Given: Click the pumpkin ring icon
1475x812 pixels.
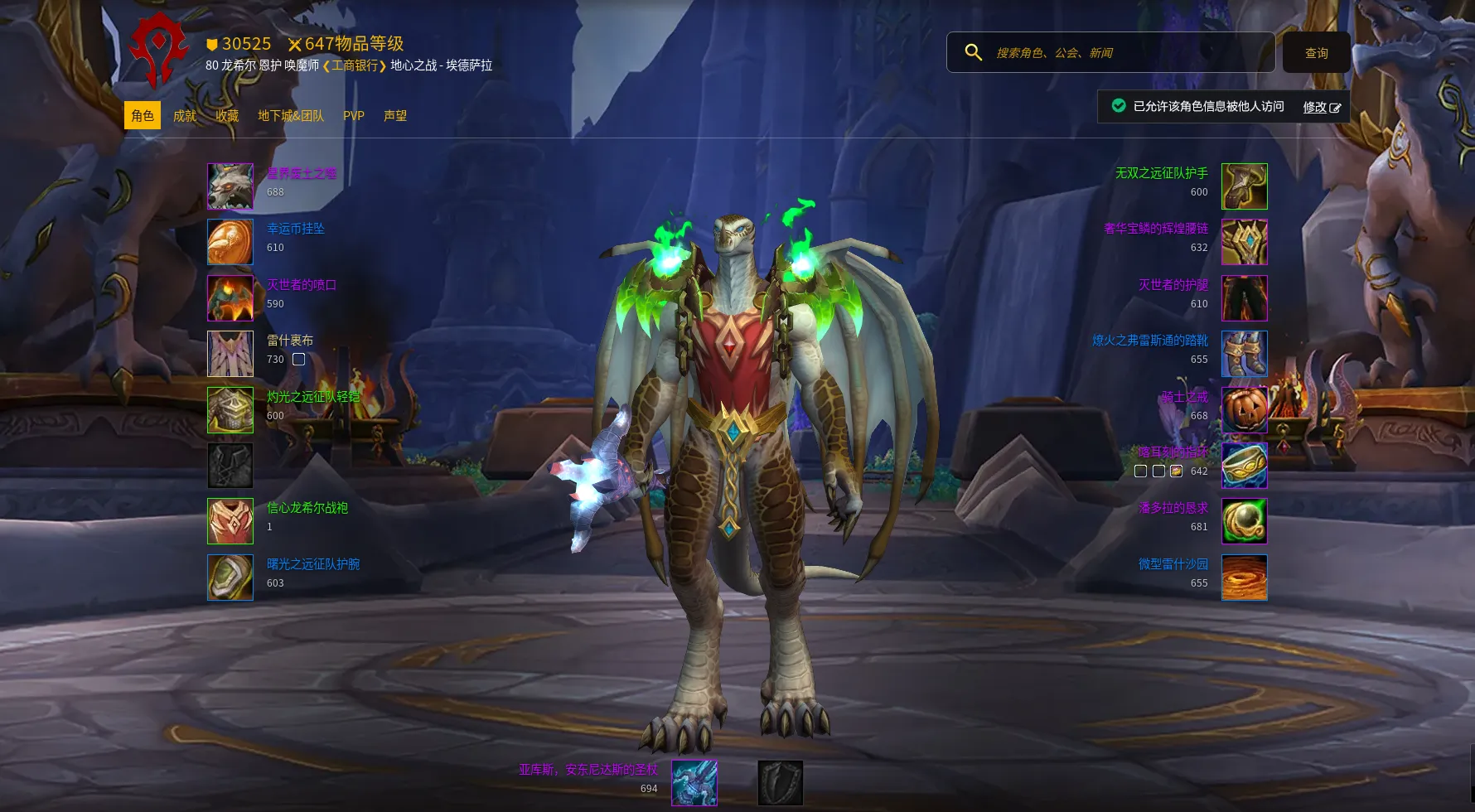Looking at the screenshot, I should tap(1245, 409).
